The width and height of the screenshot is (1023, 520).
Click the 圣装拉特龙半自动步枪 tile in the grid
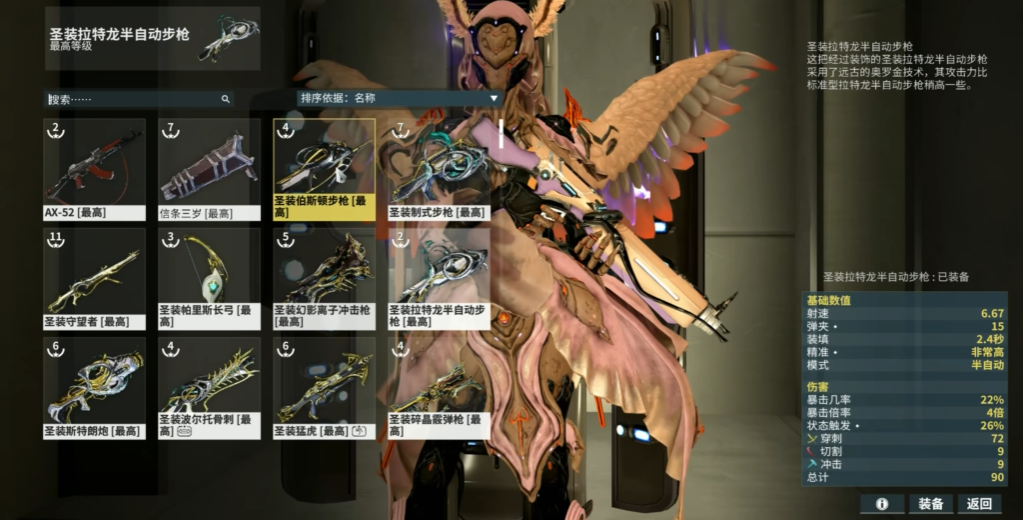tap(439, 277)
